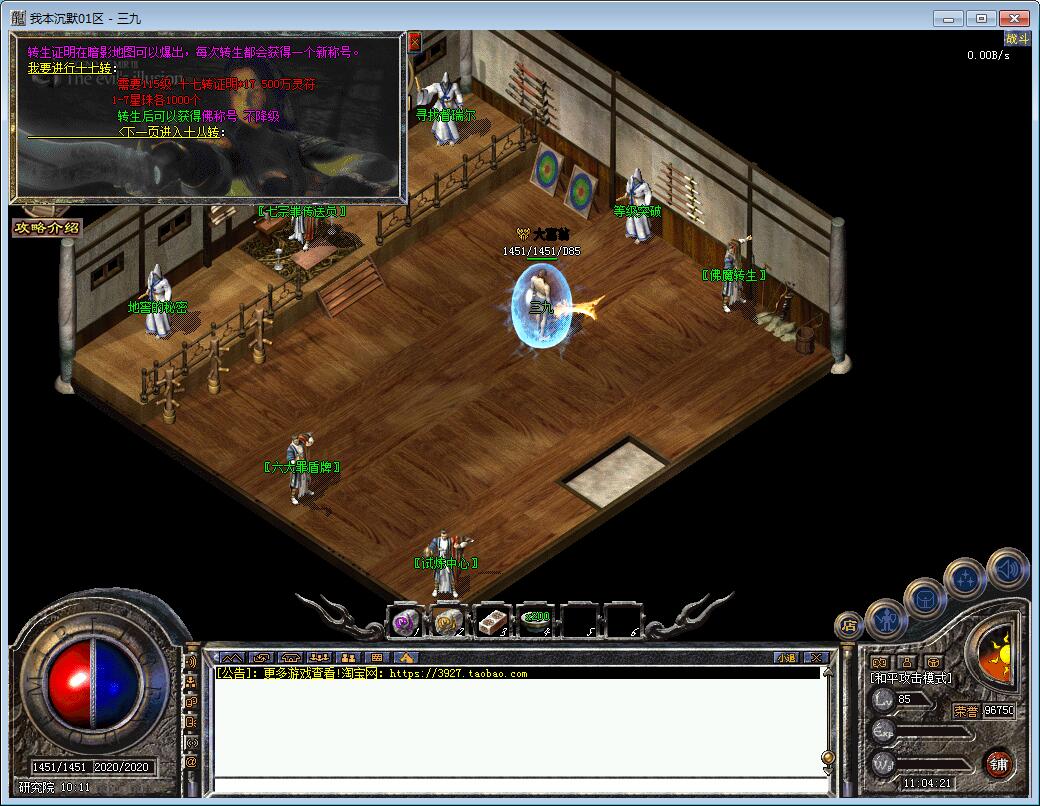Open the skills sparkle round icon
Image resolution: width=1040 pixels, height=806 pixels.
pyautogui.click(x=966, y=578)
